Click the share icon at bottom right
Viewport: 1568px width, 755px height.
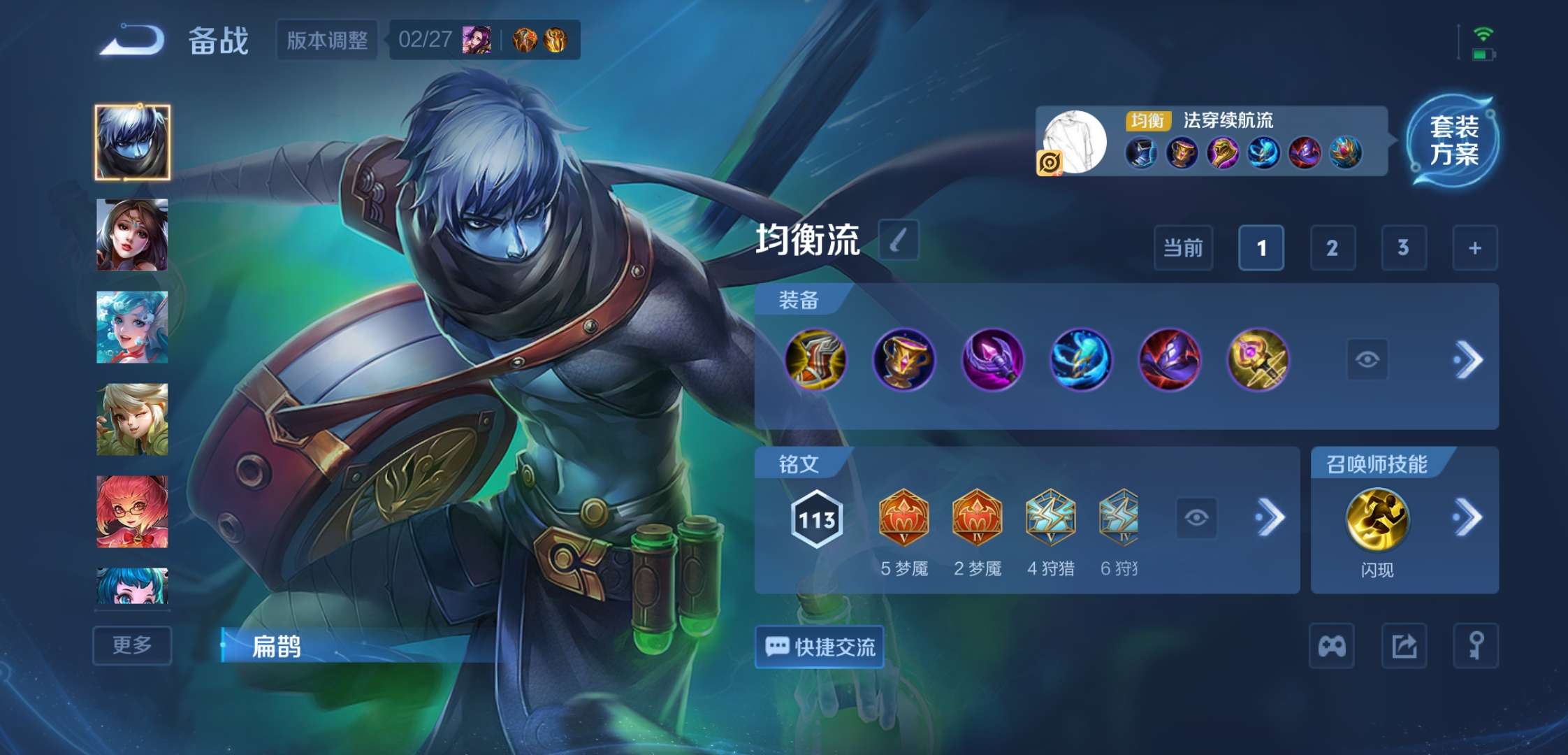1404,646
